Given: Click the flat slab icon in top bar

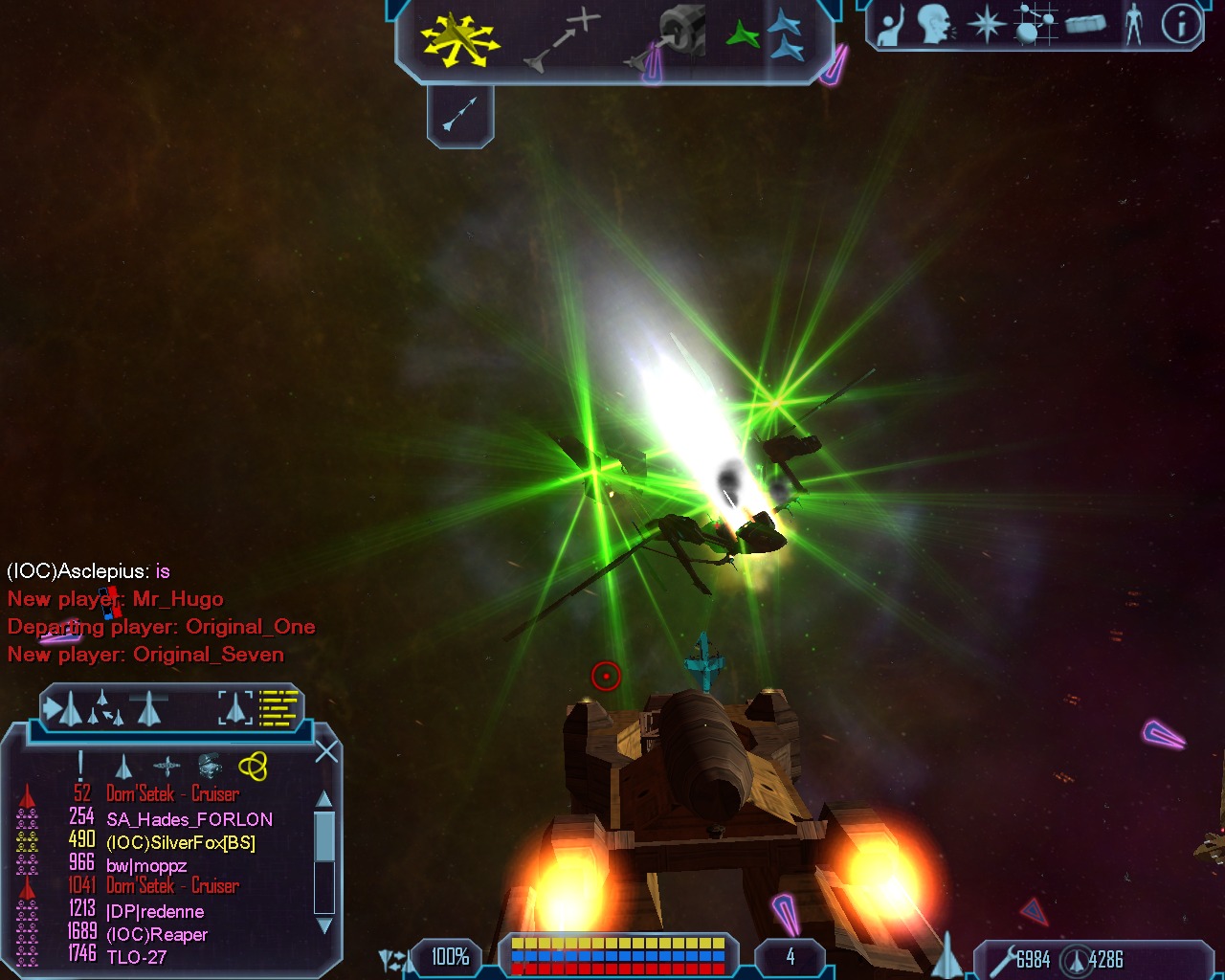Looking at the screenshot, I should [1086, 23].
